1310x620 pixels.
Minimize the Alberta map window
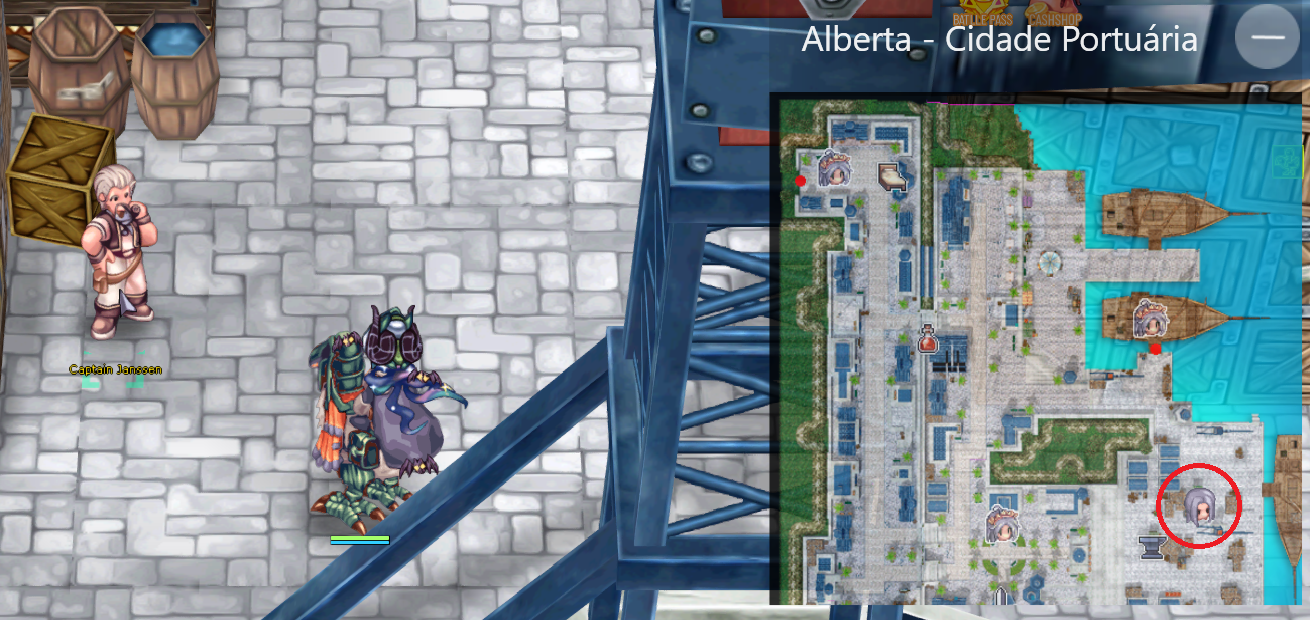click(1267, 37)
